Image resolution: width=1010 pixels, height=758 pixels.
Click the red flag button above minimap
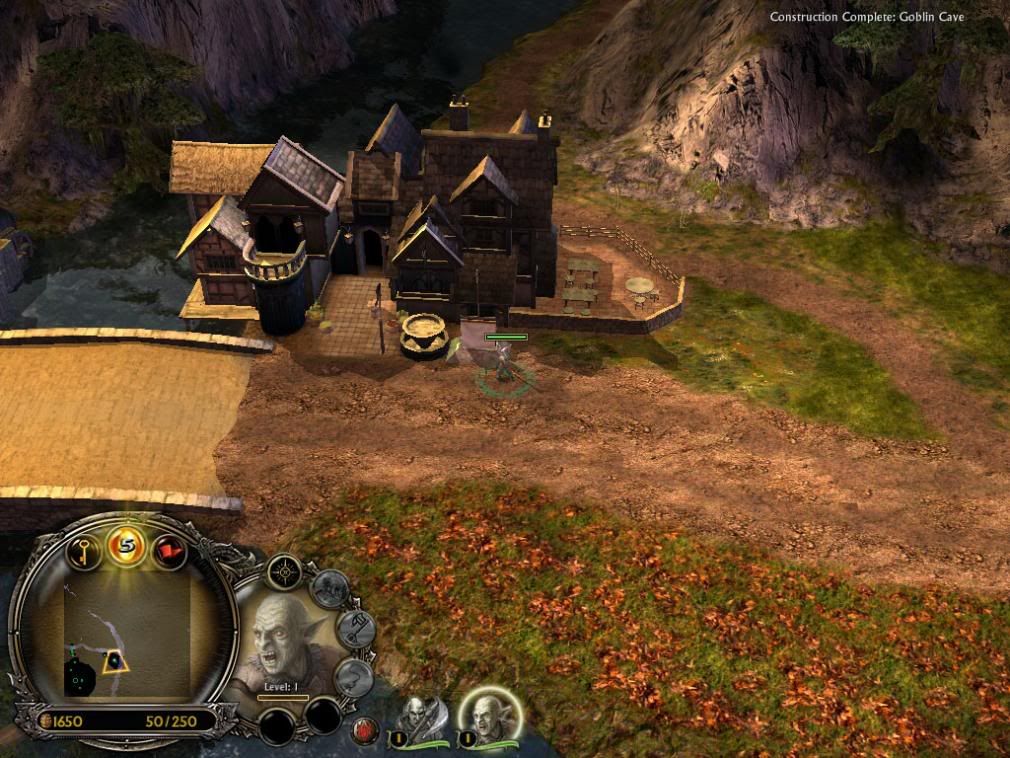click(x=169, y=549)
